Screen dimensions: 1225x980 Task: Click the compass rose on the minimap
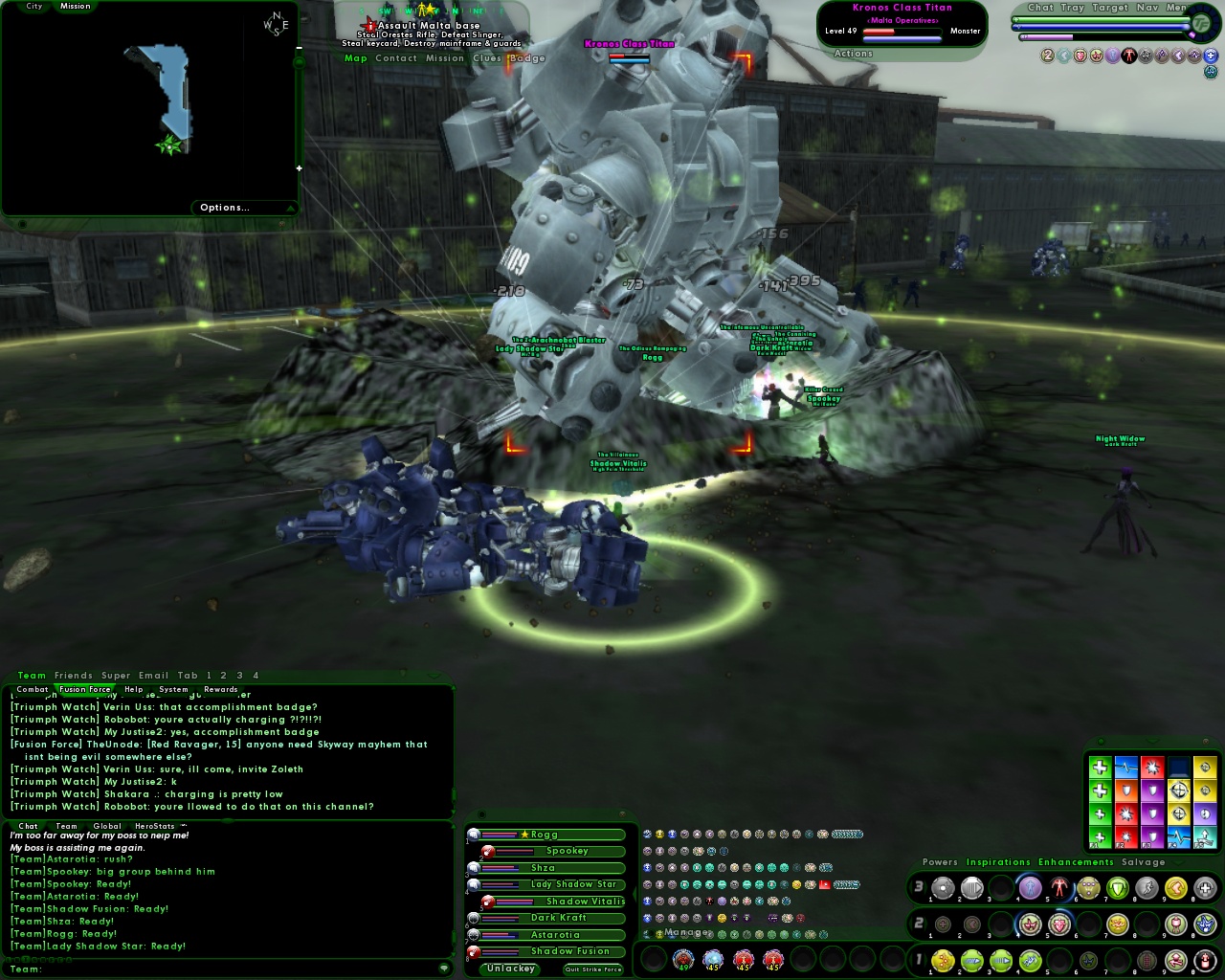275,24
